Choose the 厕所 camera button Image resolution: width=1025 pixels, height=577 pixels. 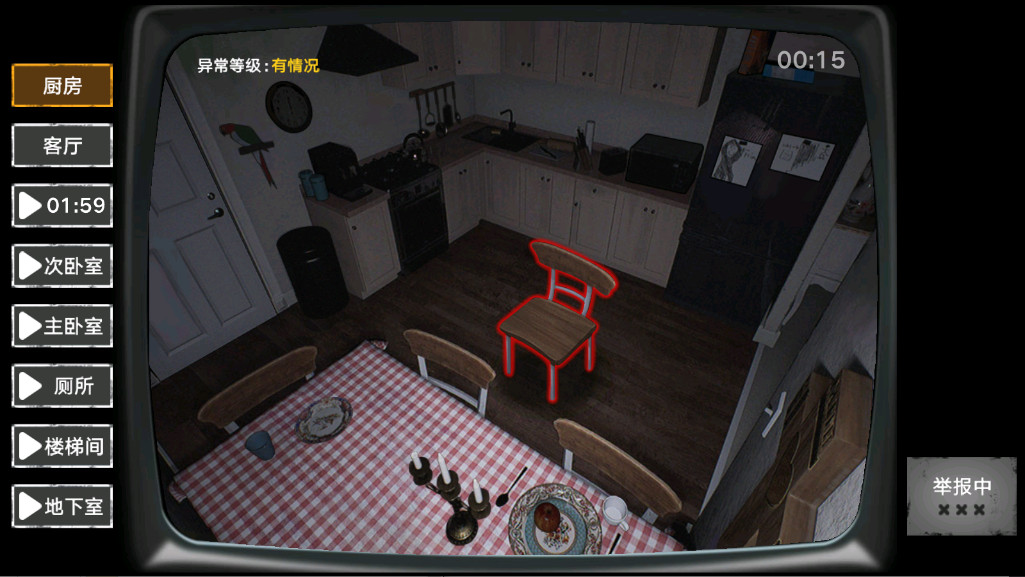(x=62, y=386)
